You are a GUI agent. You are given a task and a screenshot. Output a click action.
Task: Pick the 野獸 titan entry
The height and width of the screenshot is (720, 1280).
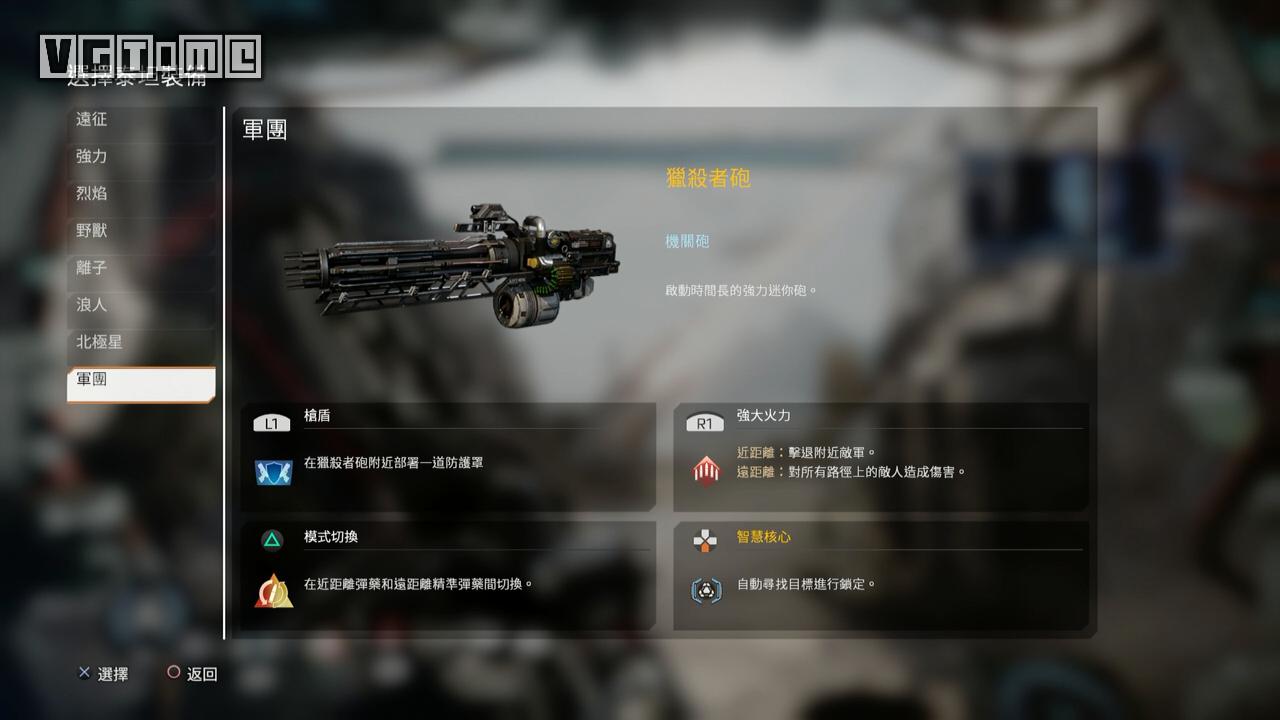coord(140,231)
